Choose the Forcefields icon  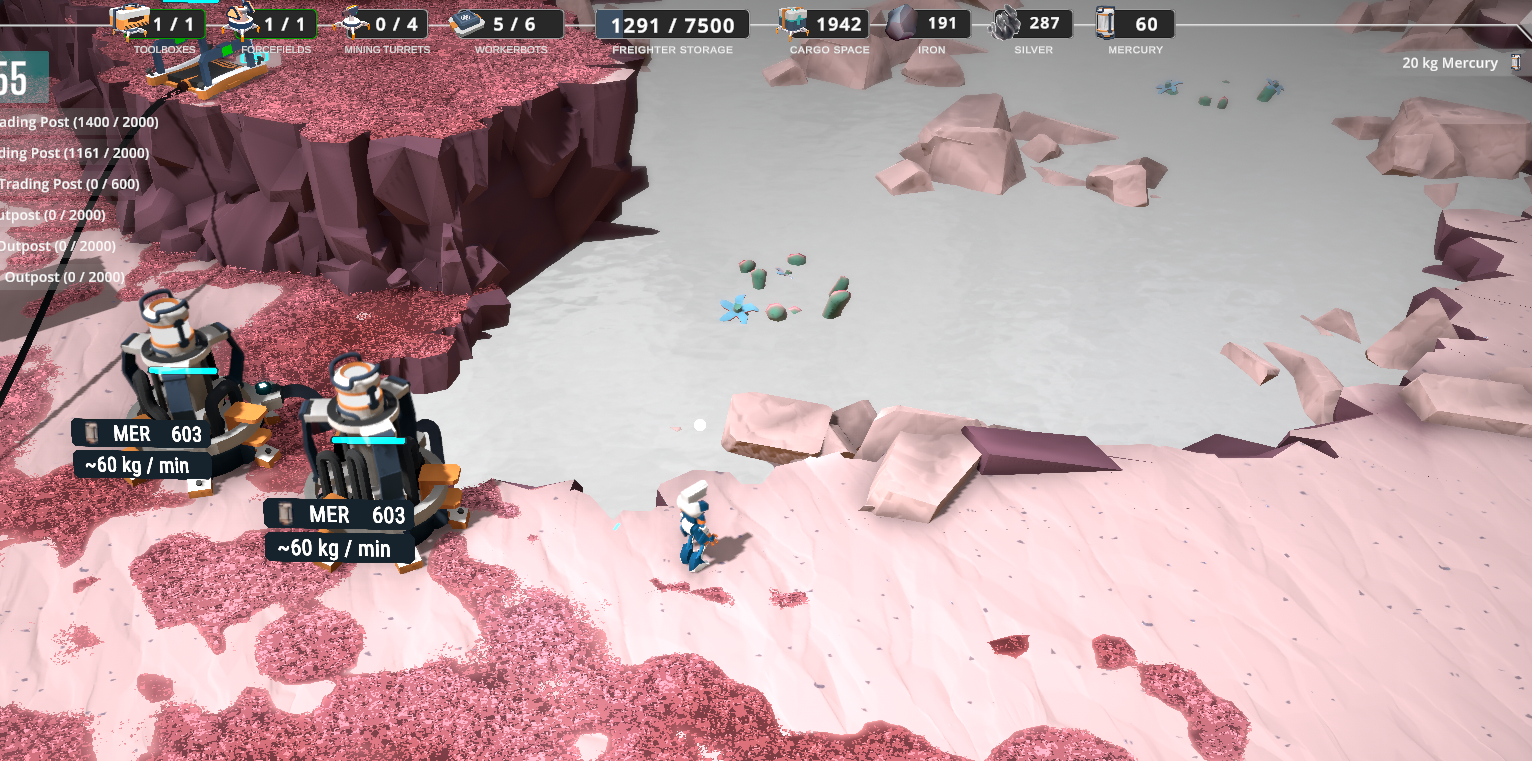click(240, 21)
